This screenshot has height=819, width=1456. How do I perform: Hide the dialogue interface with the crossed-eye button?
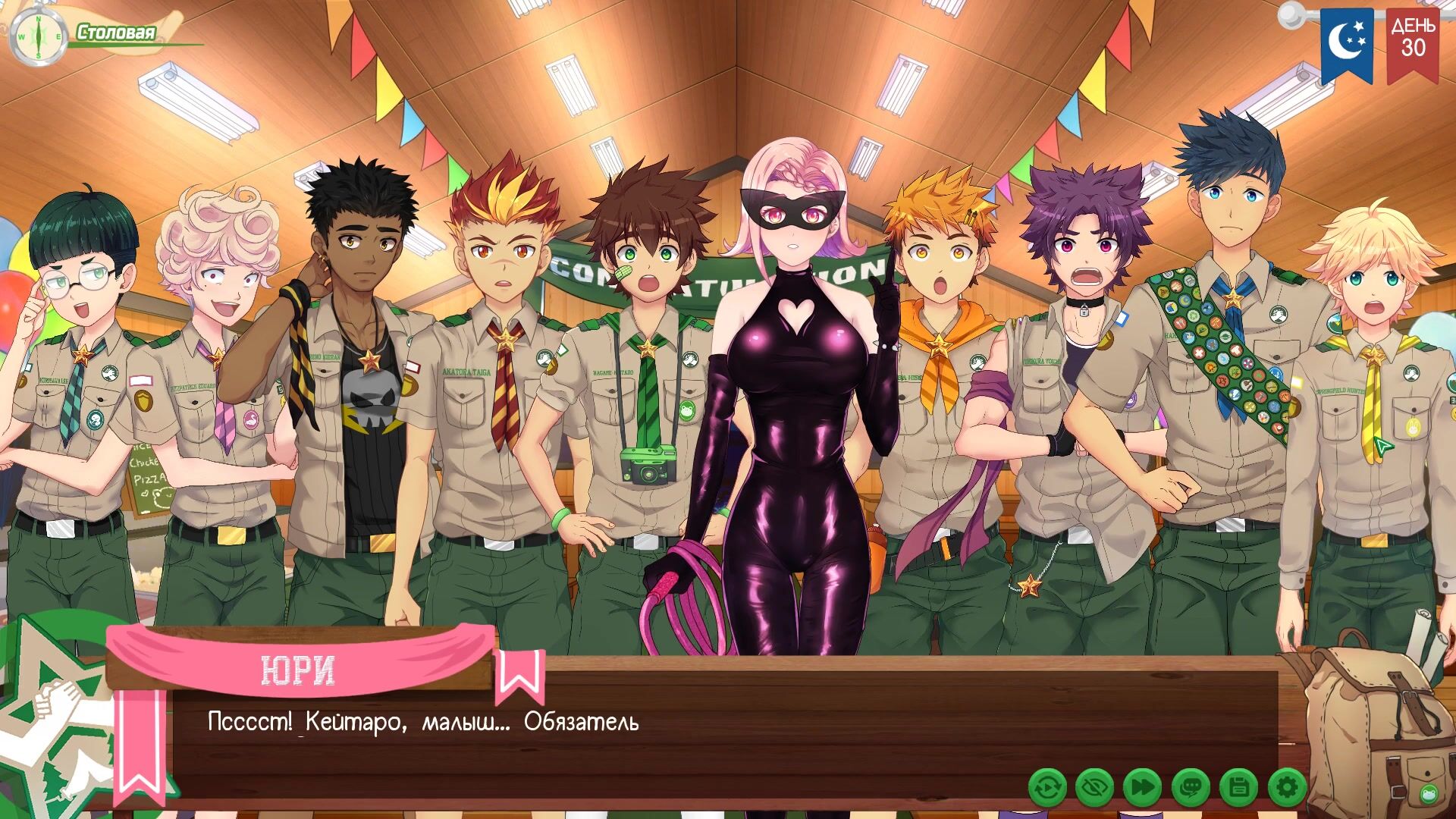pos(1095,789)
